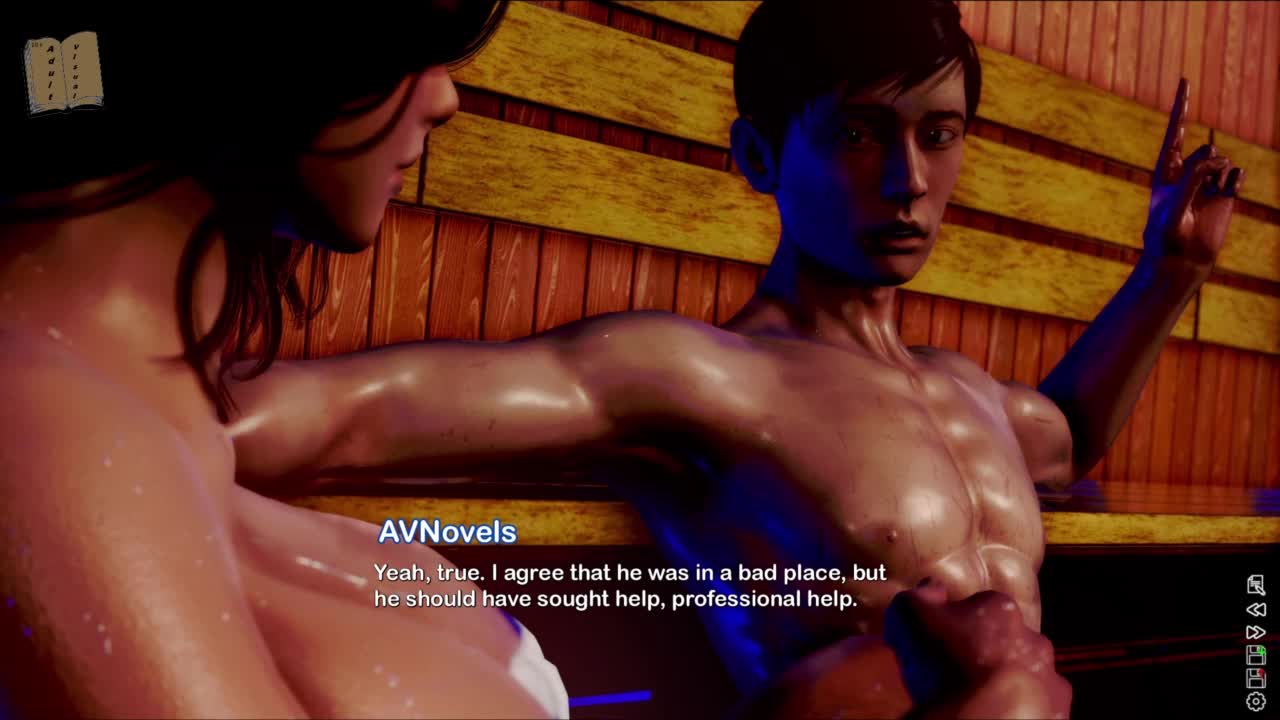This screenshot has height=720, width=1280.
Task: Click the floppy disk icon with red mark
Action: click(x=1256, y=678)
